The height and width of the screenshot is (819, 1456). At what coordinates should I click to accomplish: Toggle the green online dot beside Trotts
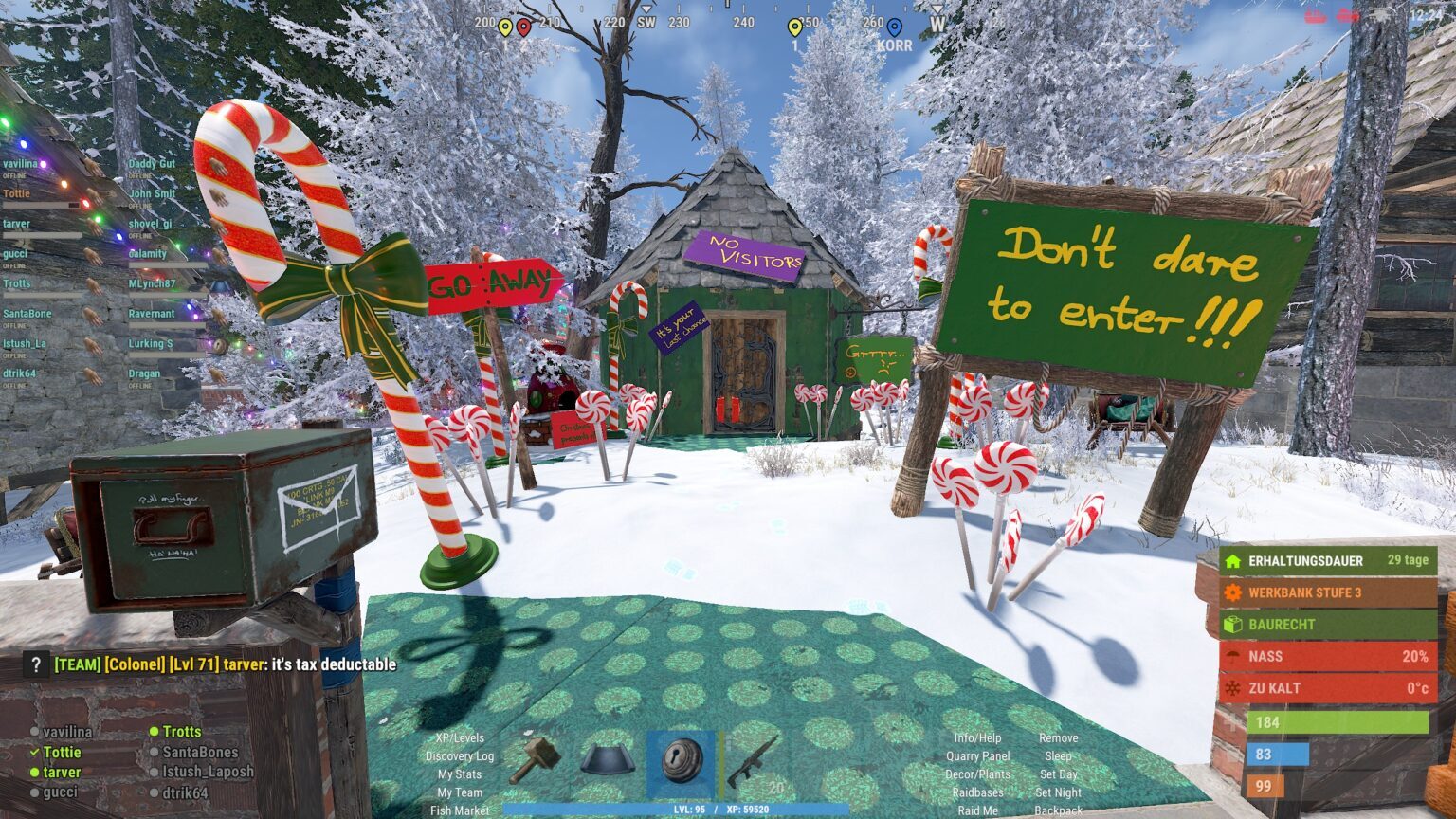[x=155, y=732]
